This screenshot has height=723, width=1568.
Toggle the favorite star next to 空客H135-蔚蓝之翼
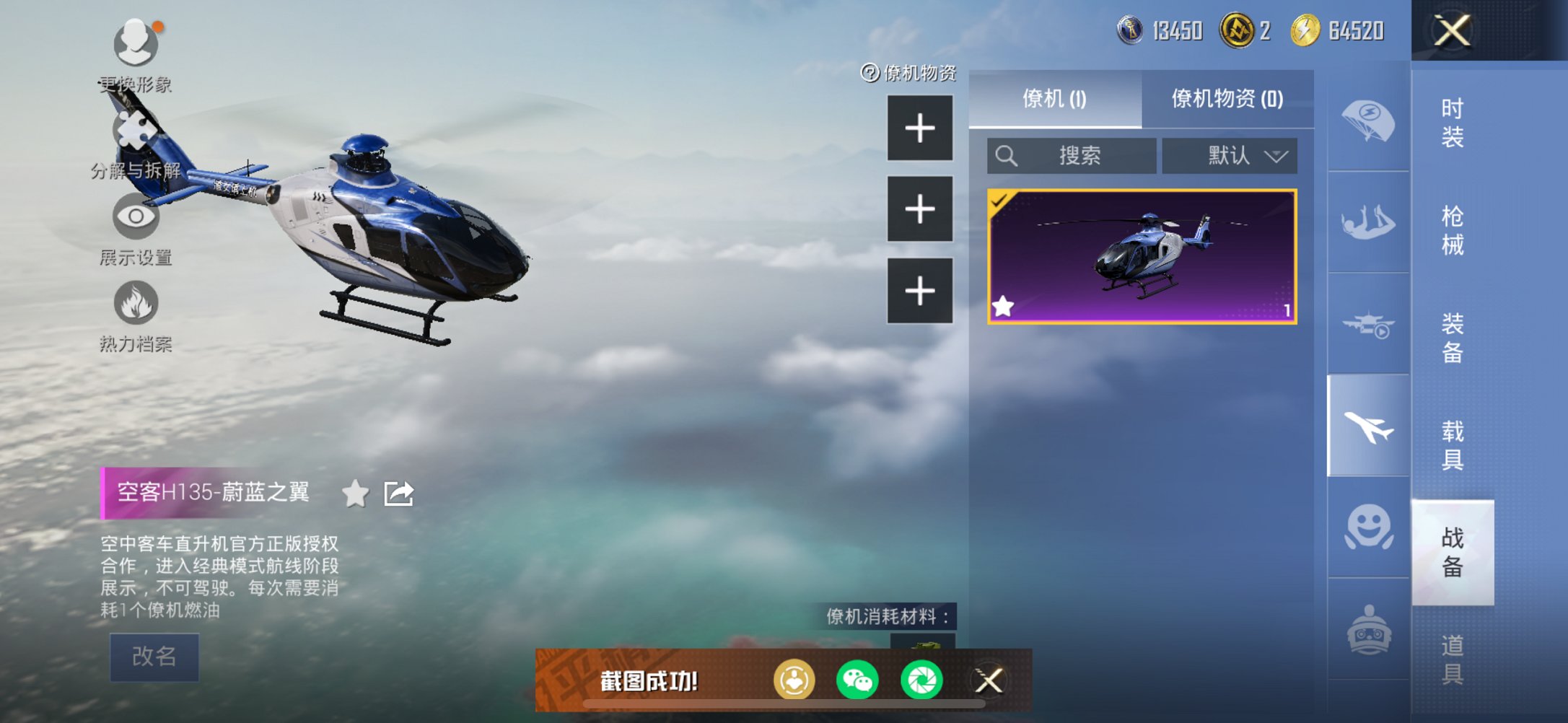tap(353, 494)
